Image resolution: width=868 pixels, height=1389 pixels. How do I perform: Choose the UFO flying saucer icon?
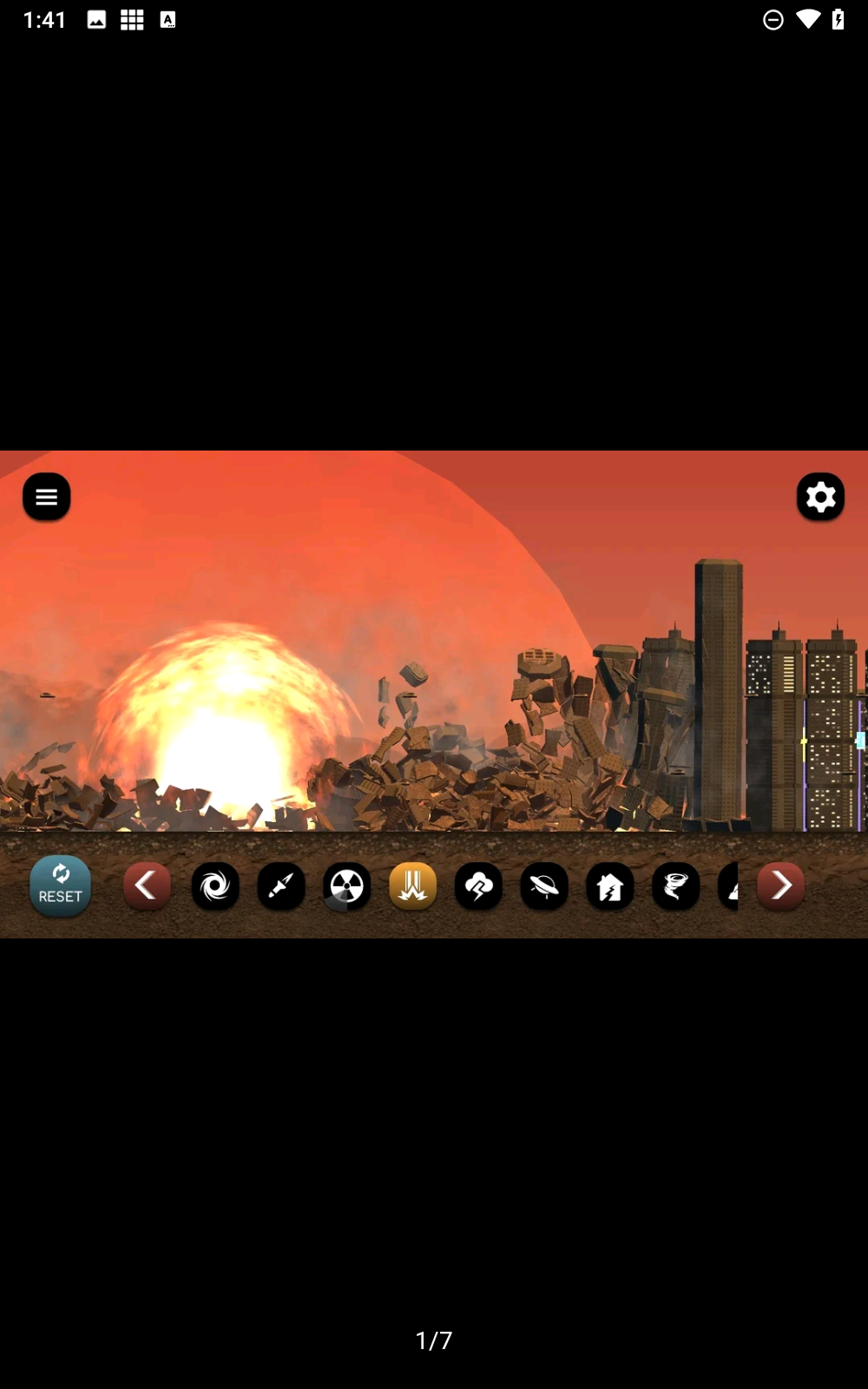click(x=544, y=886)
